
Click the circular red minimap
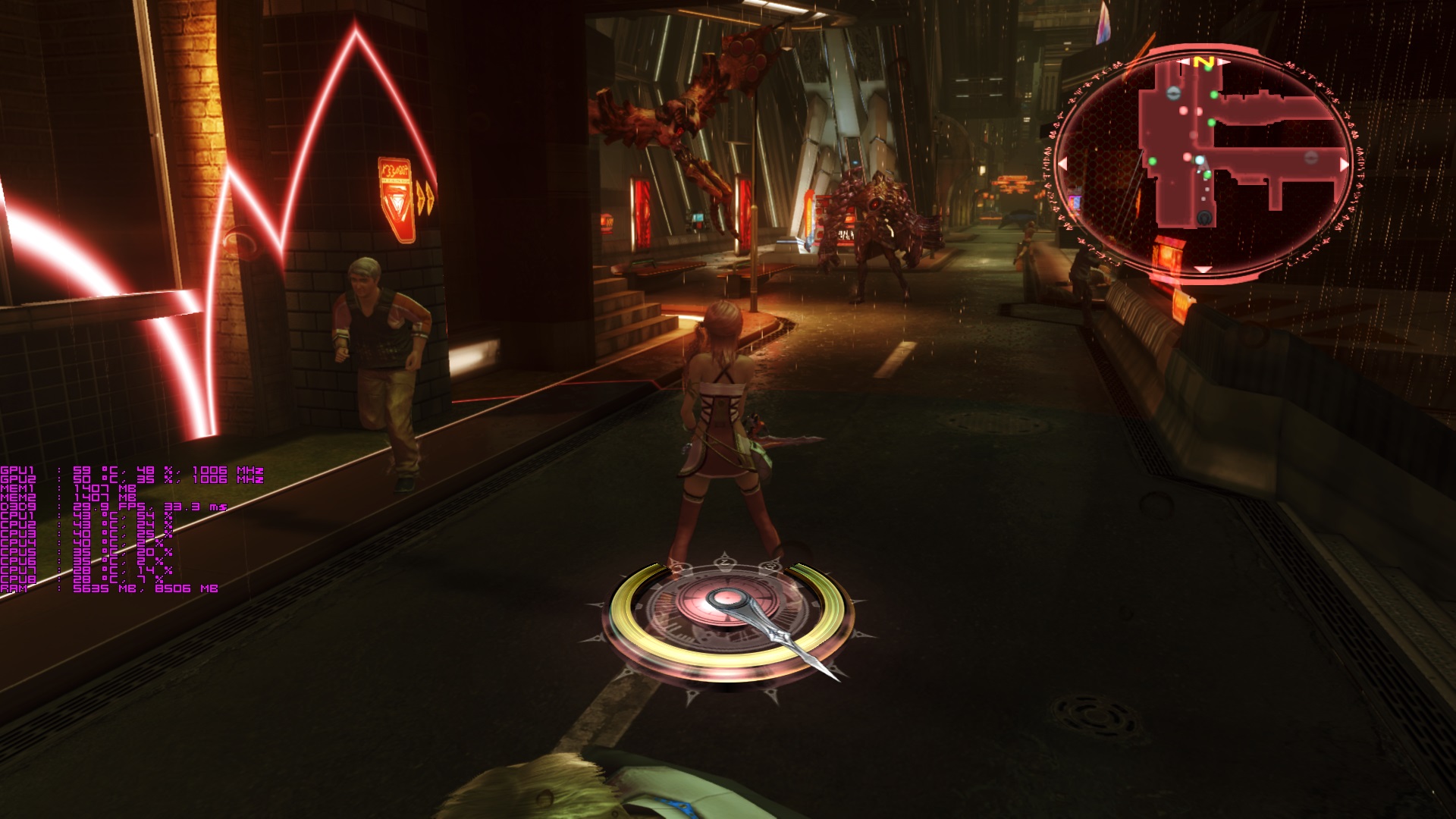pyautogui.click(x=1204, y=163)
